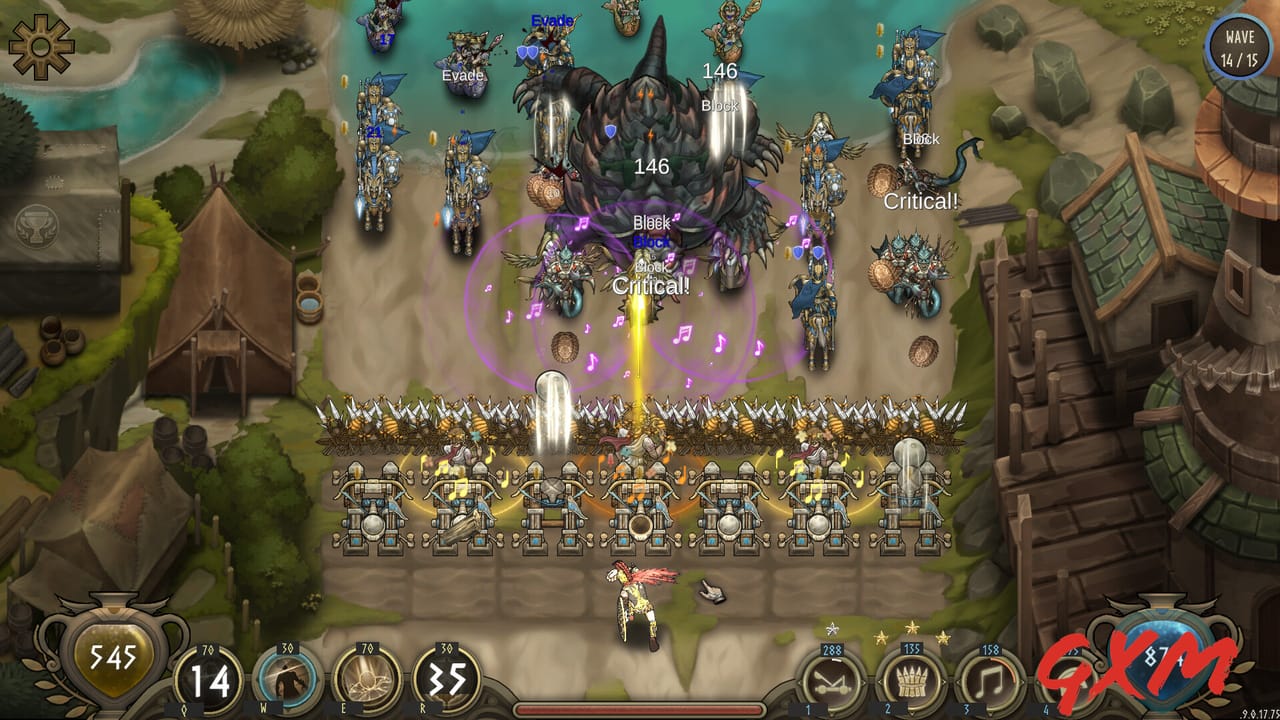Click the gold star above the palisade slot
Viewport: 1280px width, 720px height.
point(913,627)
